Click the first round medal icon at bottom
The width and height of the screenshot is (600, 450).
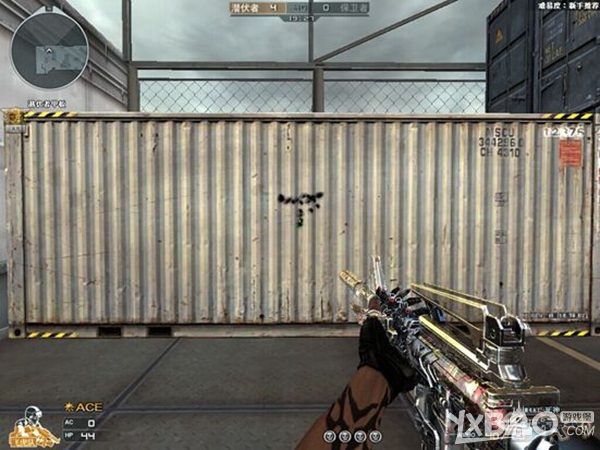point(330,436)
